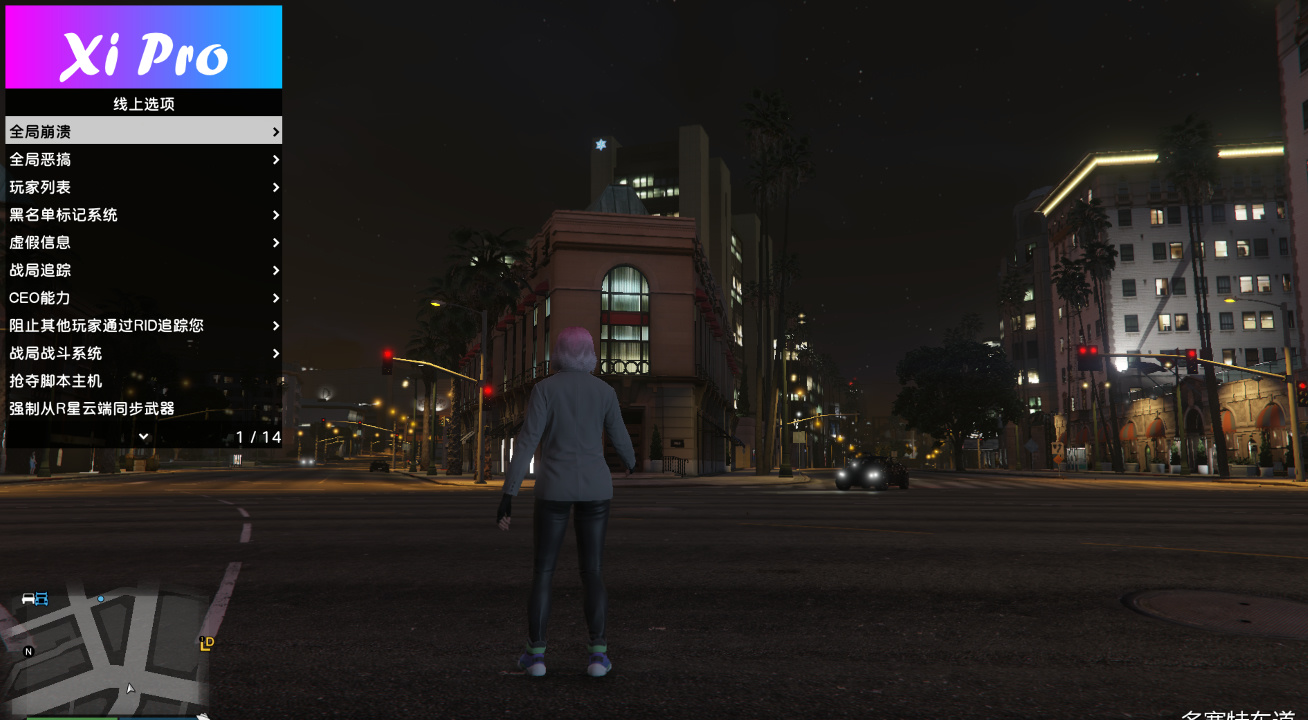Image resolution: width=1308 pixels, height=720 pixels.
Task: Click the yellow LD marker on minimap
Action: 207,643
